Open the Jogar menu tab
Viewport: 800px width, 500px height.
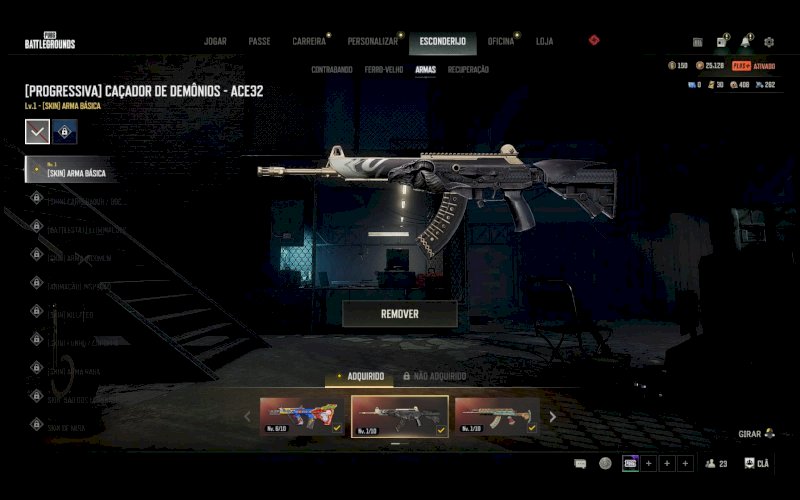tap(215, 41)
